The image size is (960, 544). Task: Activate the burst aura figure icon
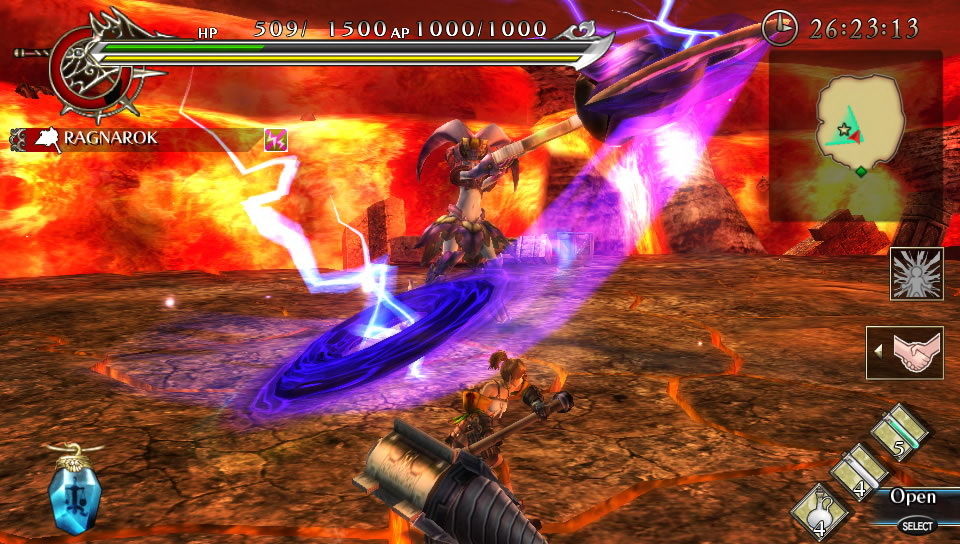pos(916,274)
